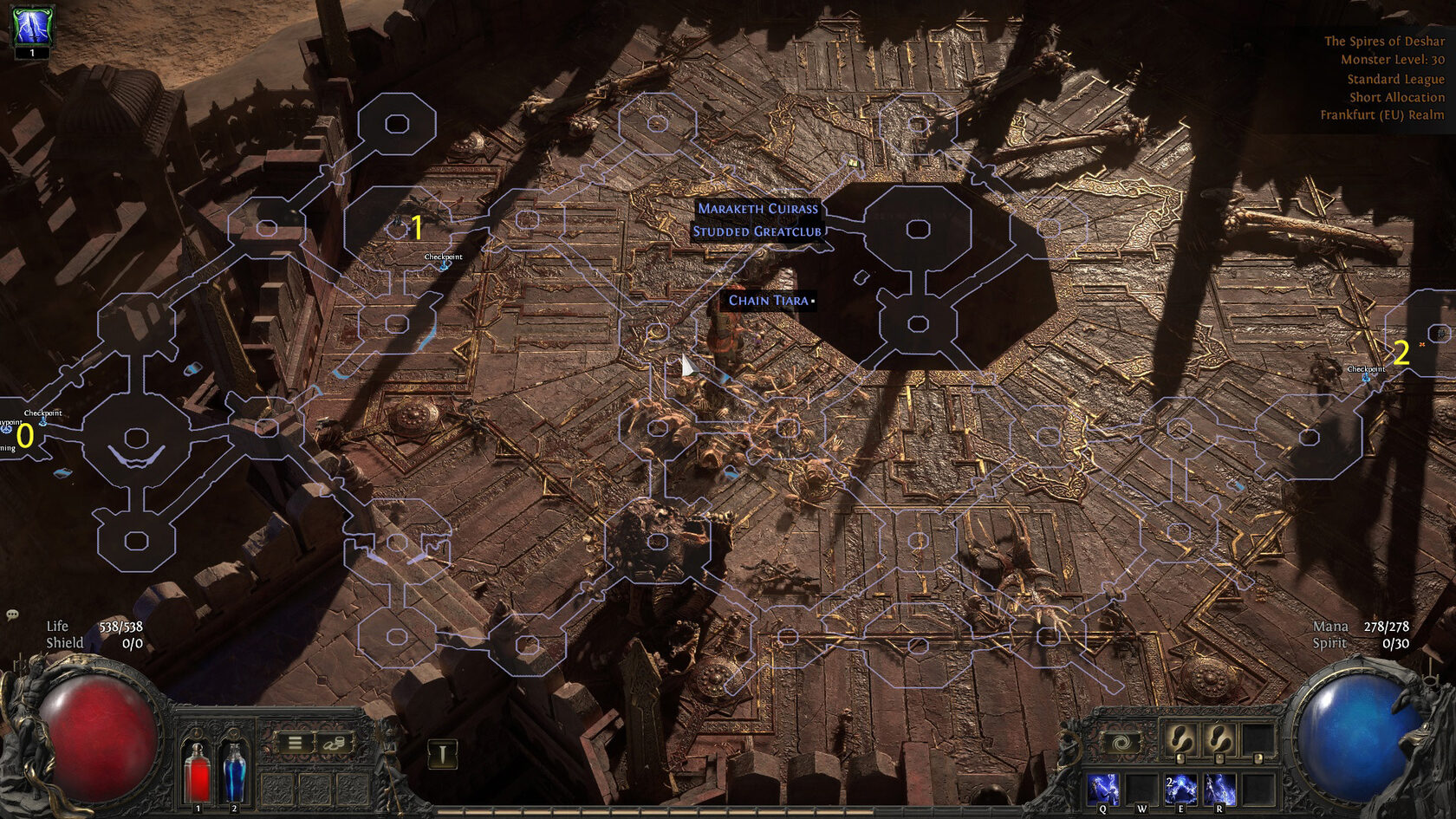Open the three-line menu button

pos(296,744)
